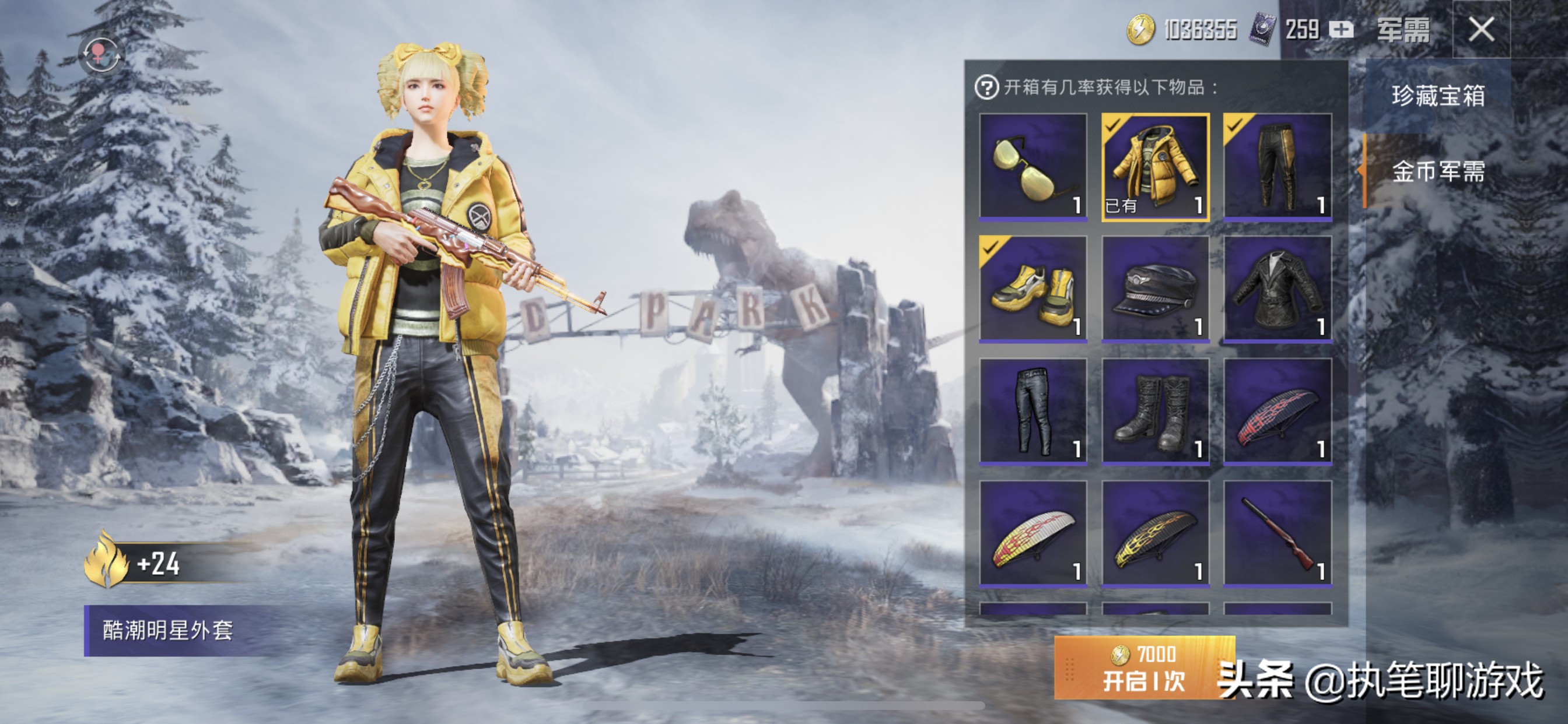Select the black leather boots reward
The image size is (1568, 724).
pos(1156,410)
